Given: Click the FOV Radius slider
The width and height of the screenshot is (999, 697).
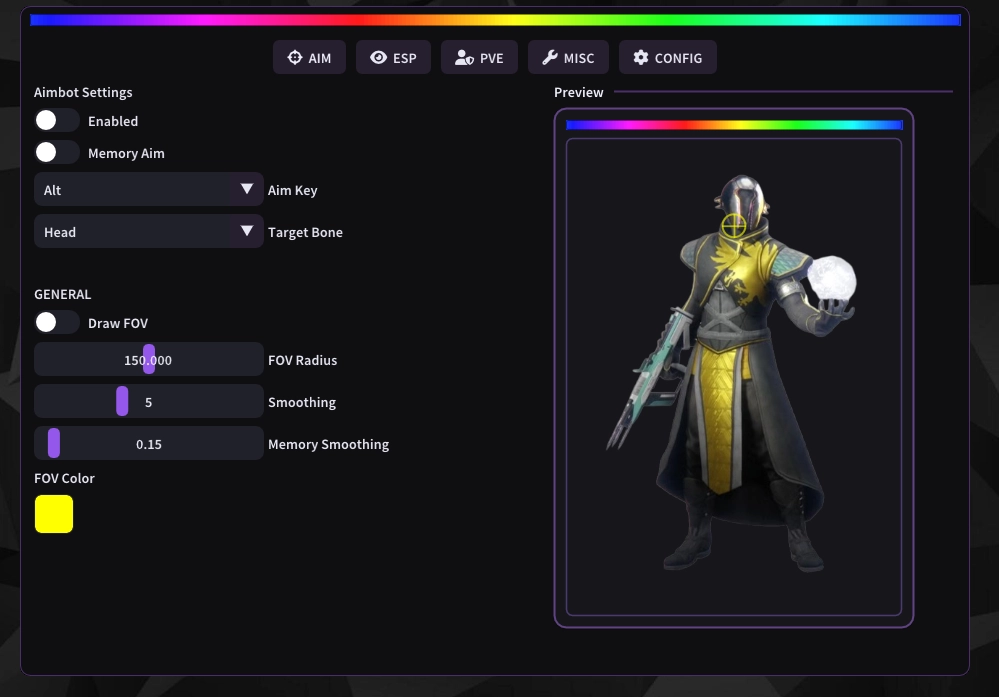Looking at the screenshot, I should click(x=149, y=360).
